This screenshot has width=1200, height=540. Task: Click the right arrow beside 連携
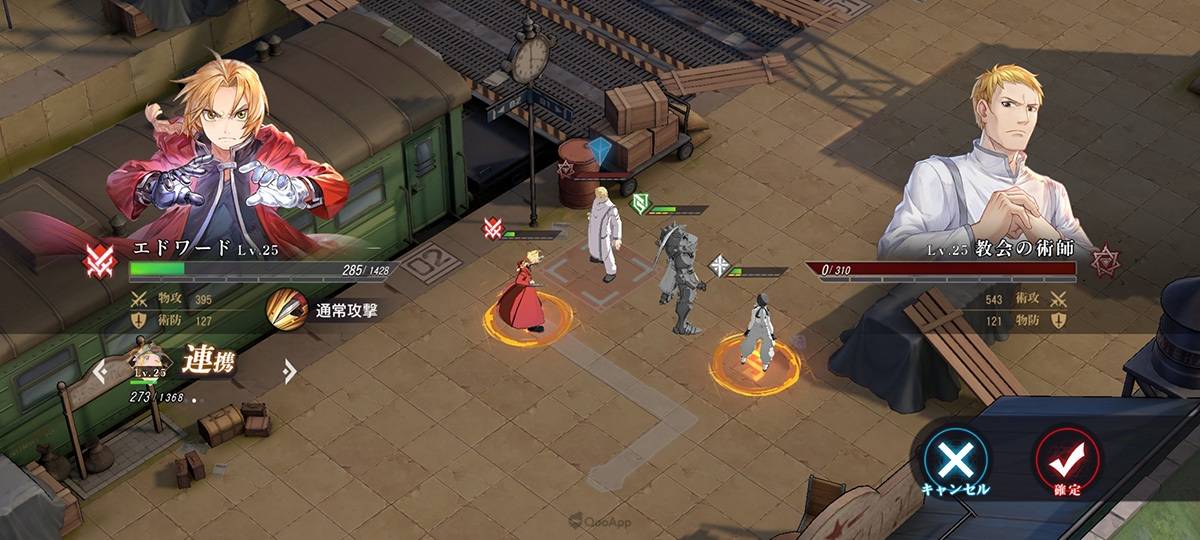point(289,372)
